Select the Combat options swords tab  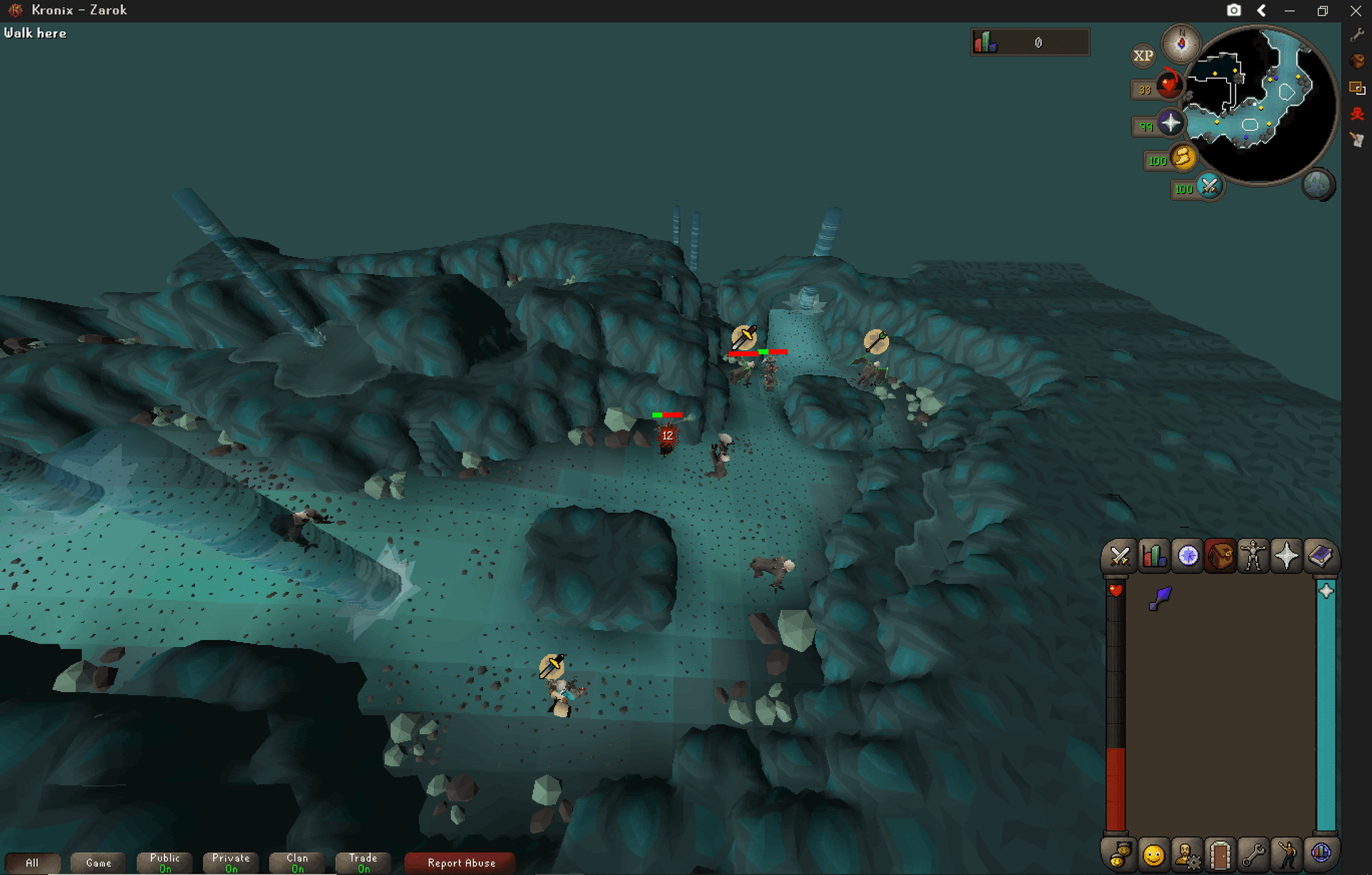(1119, 556)
